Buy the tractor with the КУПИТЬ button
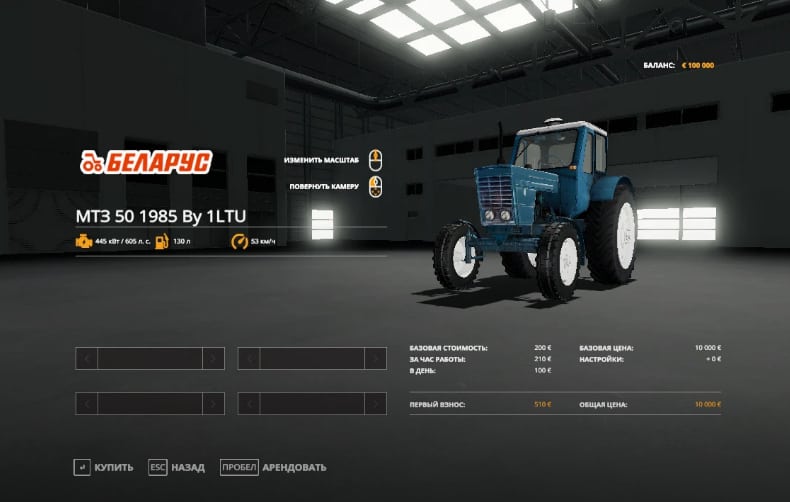 (106, 467)
